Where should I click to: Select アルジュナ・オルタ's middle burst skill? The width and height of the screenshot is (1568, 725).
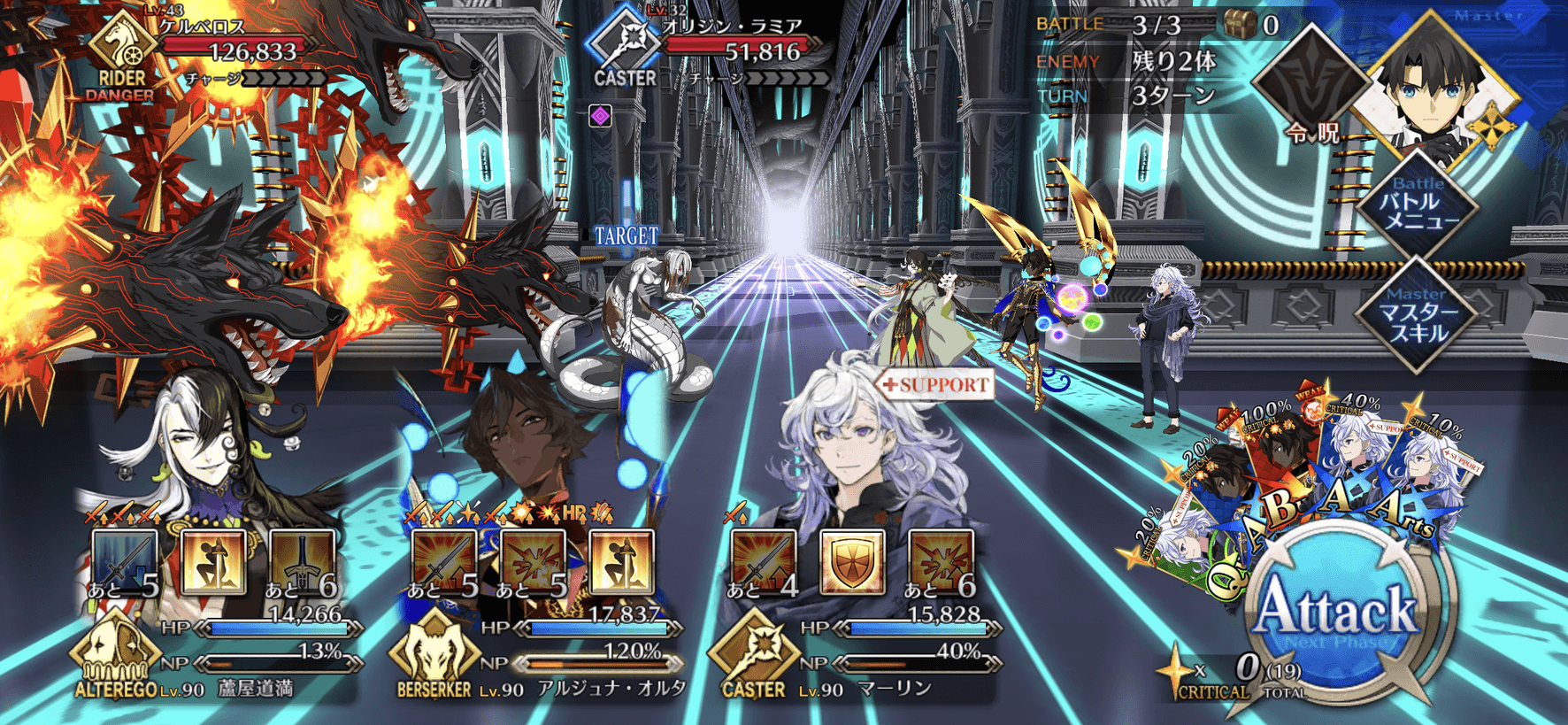[533, 563]
